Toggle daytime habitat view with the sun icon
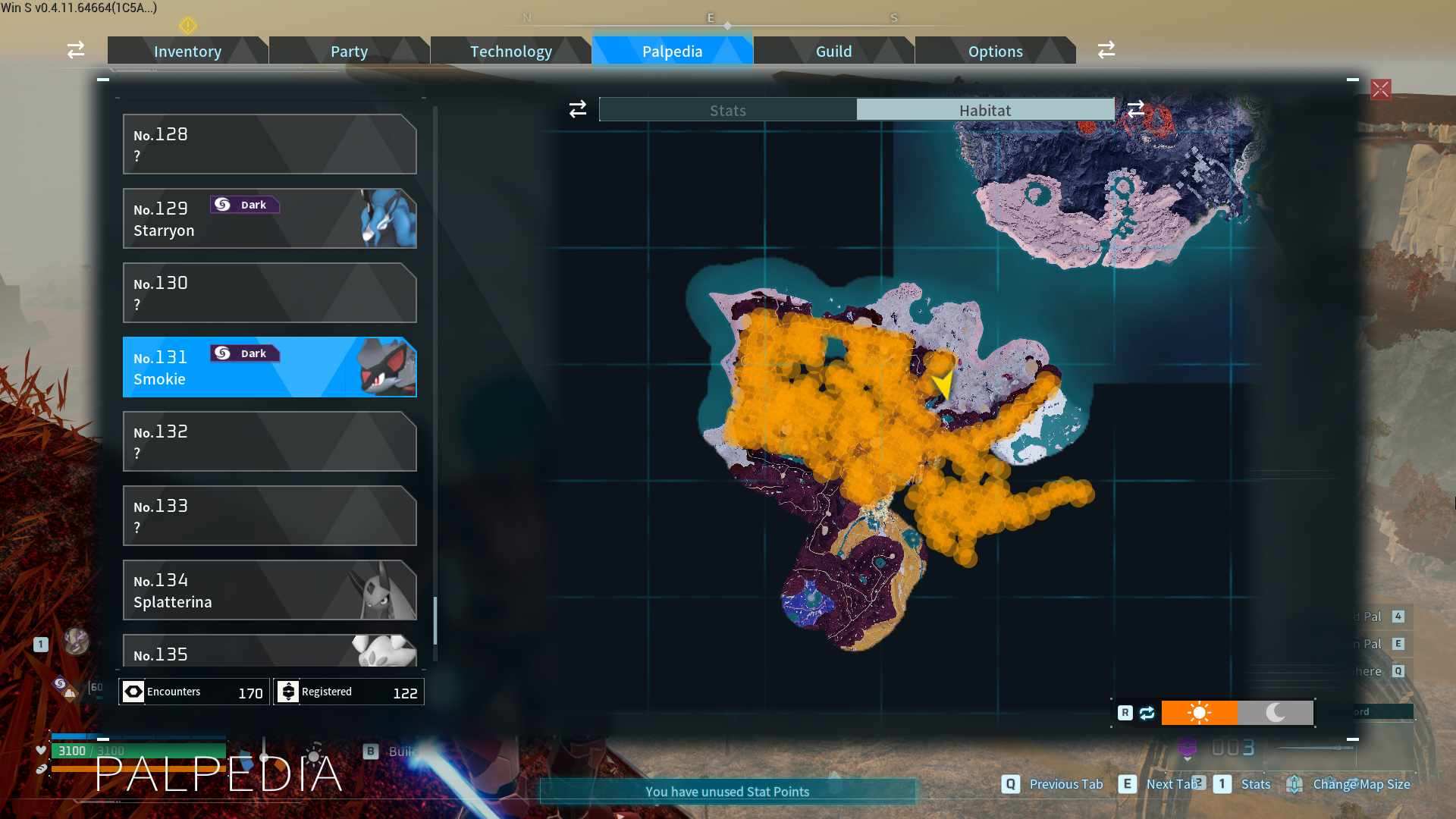 [x=1200, y=713]
